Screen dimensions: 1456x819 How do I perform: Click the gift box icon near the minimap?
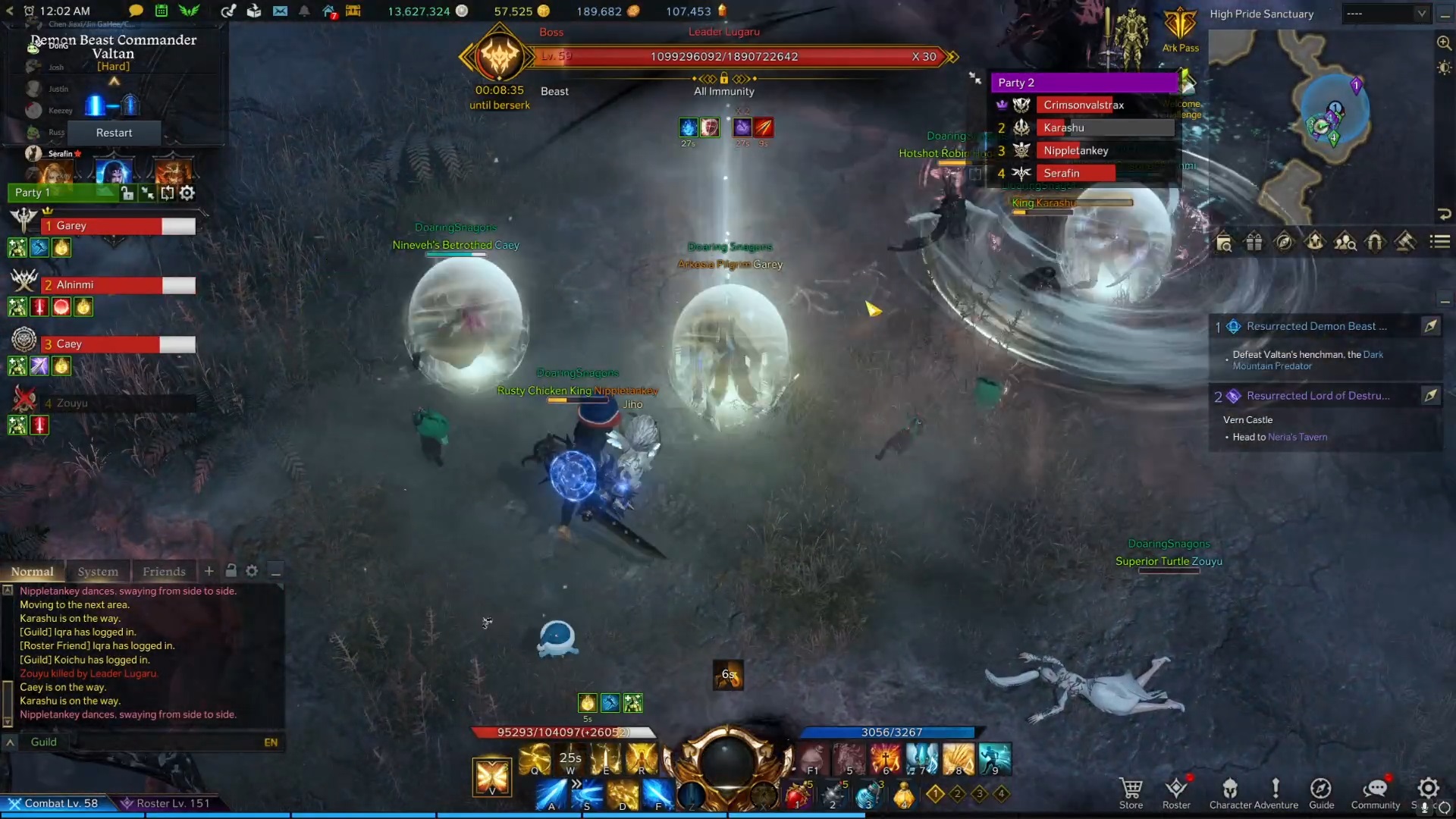click(1254, 242)
